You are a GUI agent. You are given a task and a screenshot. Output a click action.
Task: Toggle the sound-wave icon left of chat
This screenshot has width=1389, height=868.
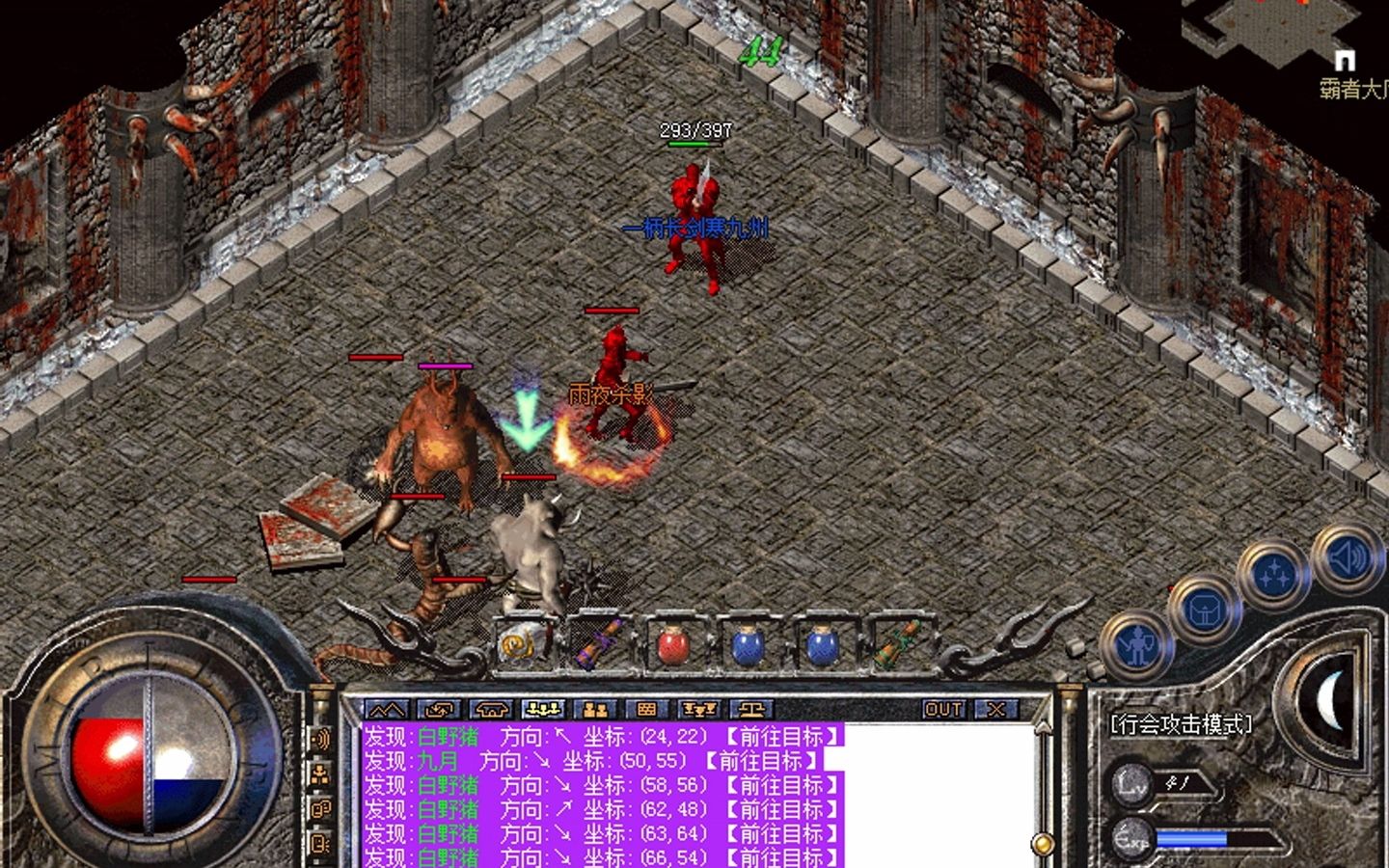click(321, 740)
